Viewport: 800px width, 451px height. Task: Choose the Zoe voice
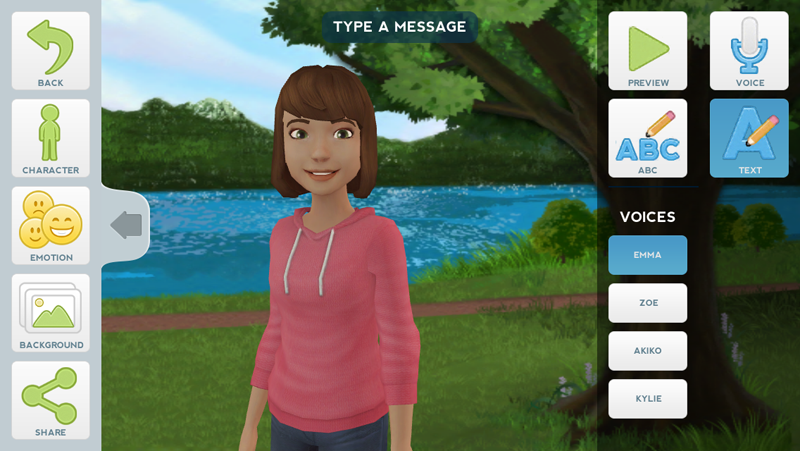[x=647, y=303]
